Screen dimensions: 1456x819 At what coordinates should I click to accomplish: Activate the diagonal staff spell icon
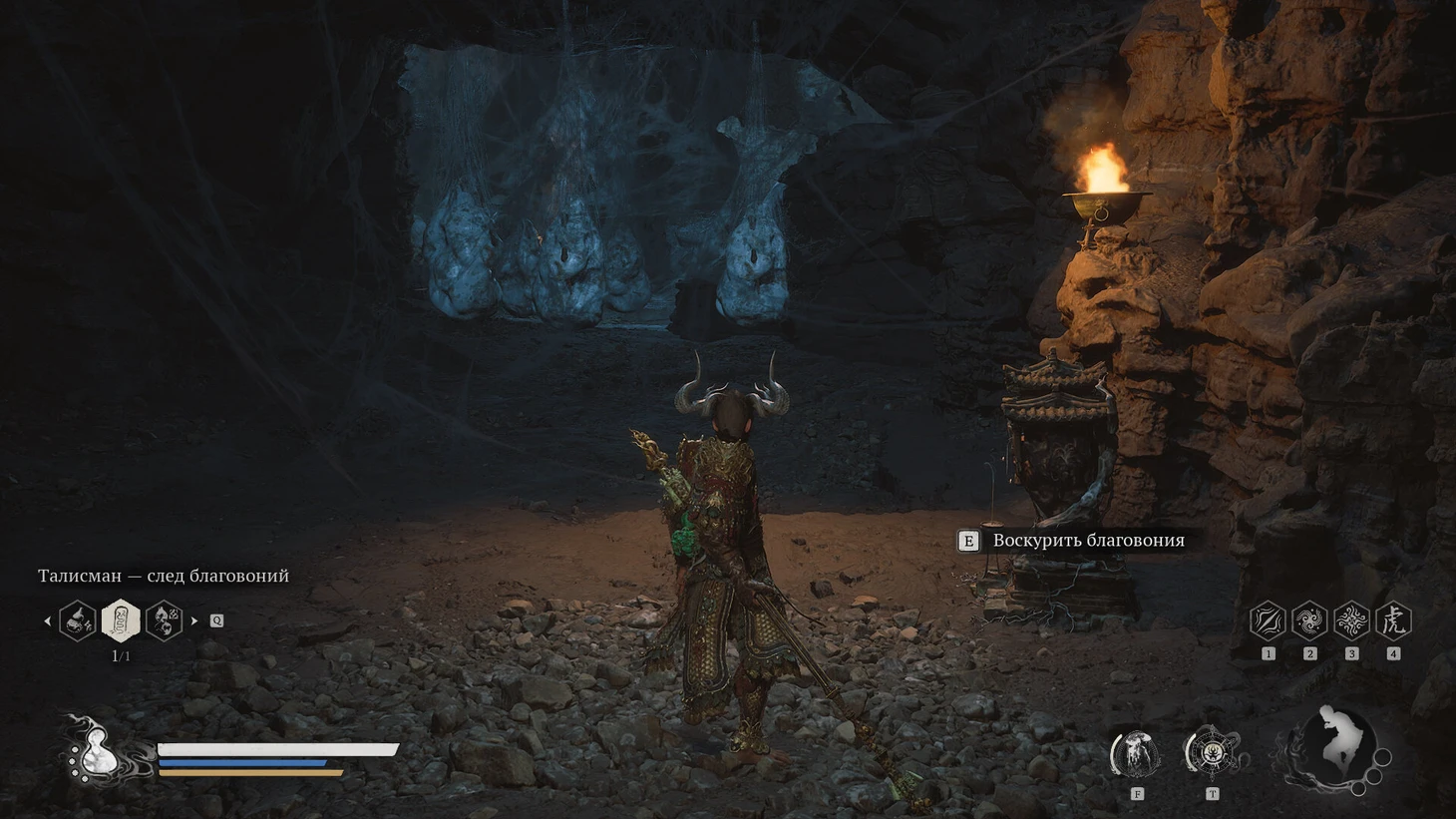point(1267,620)
